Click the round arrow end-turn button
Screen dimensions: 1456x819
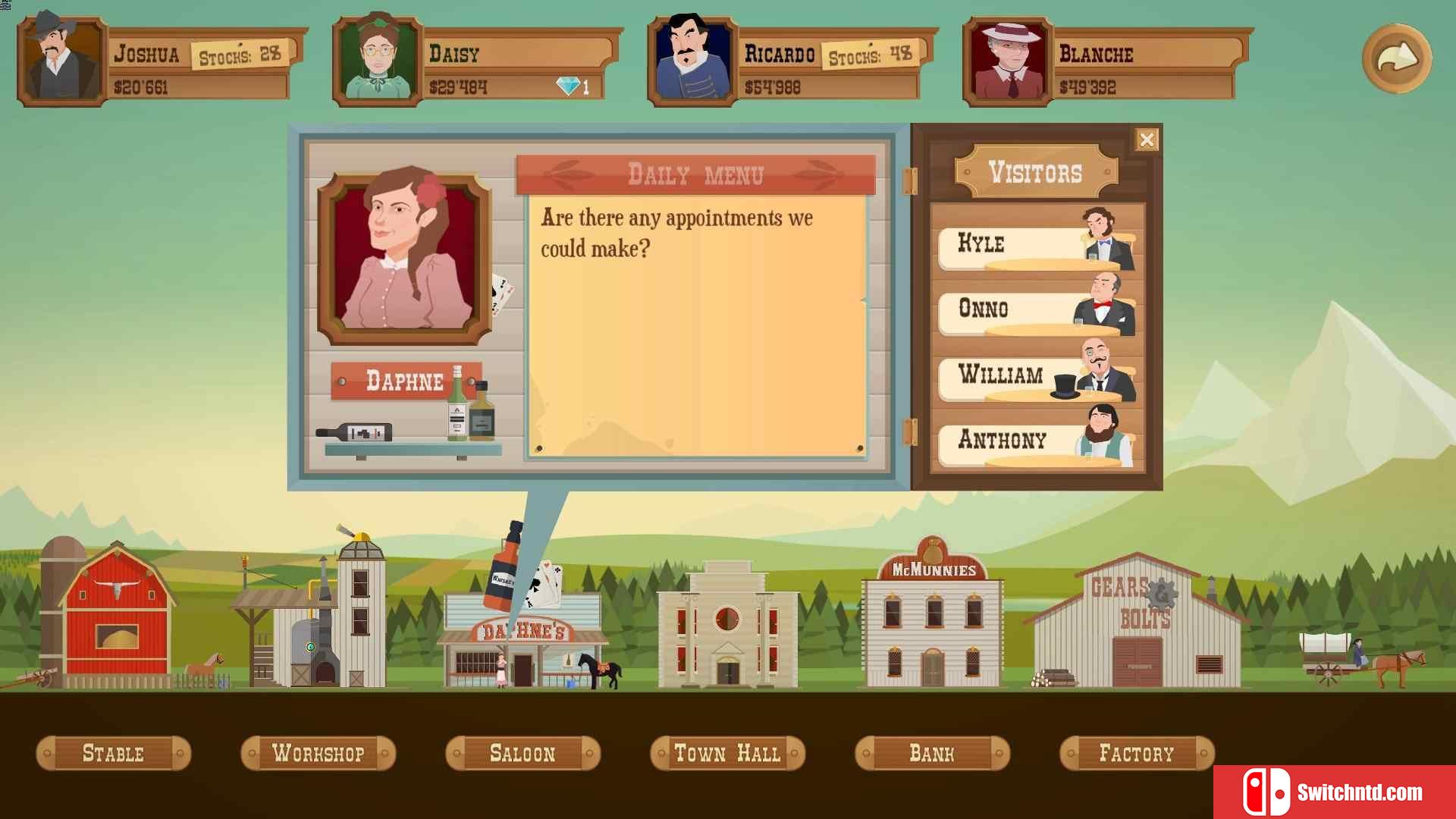[x=1396, y=58]
